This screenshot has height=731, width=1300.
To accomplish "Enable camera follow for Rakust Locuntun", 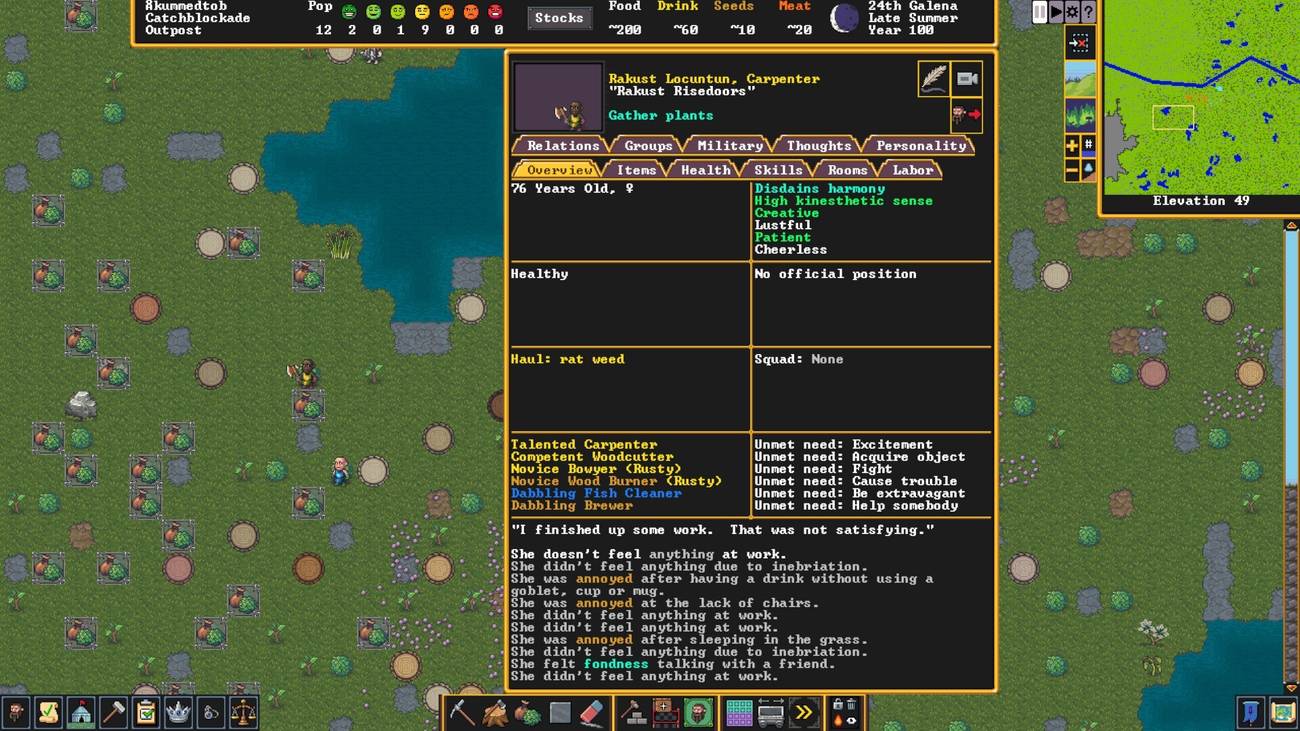I will pyautogui.click(x=968, y=79).
